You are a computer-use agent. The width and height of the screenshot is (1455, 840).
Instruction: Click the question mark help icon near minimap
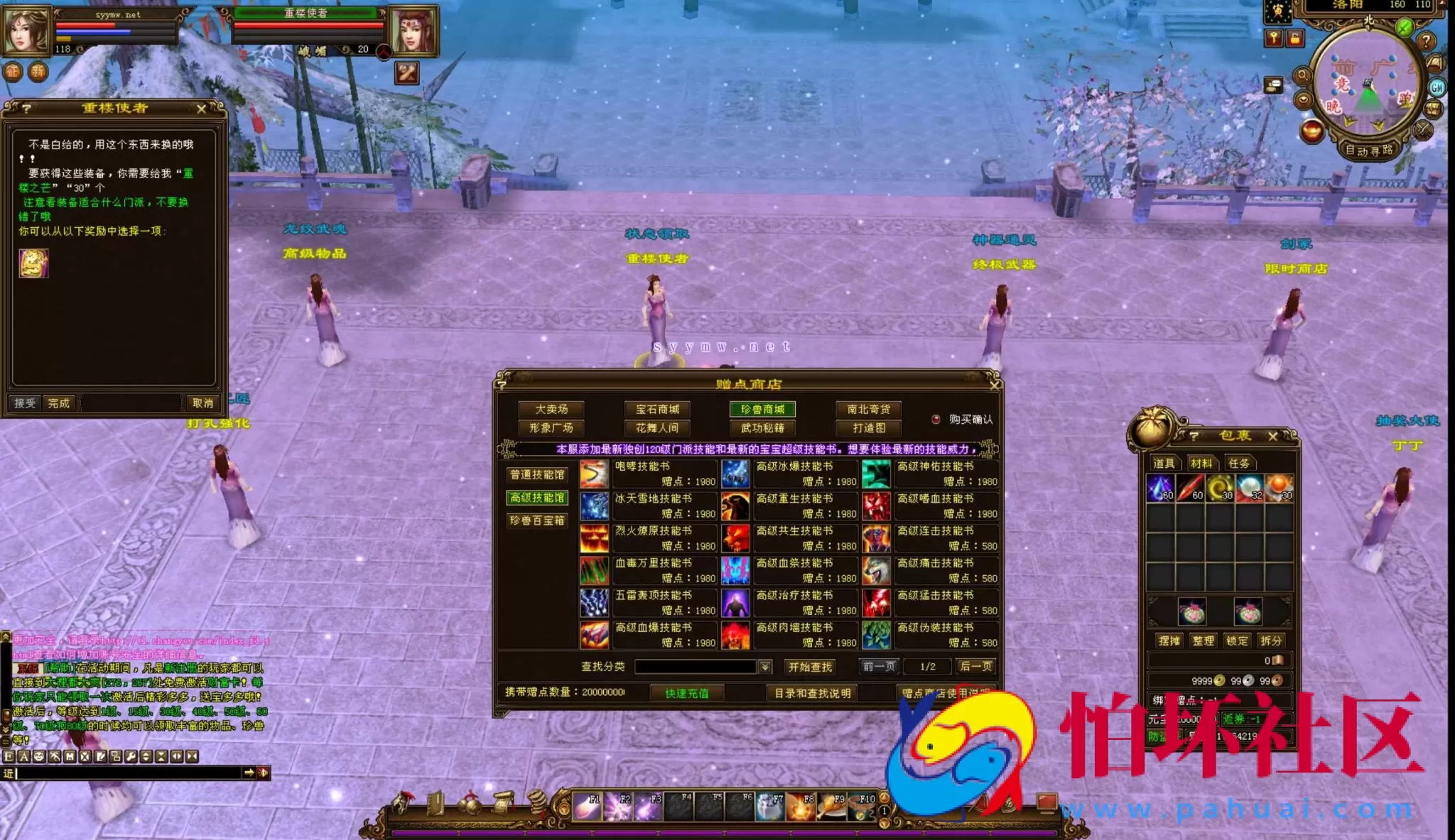[x=1427, y=41]
